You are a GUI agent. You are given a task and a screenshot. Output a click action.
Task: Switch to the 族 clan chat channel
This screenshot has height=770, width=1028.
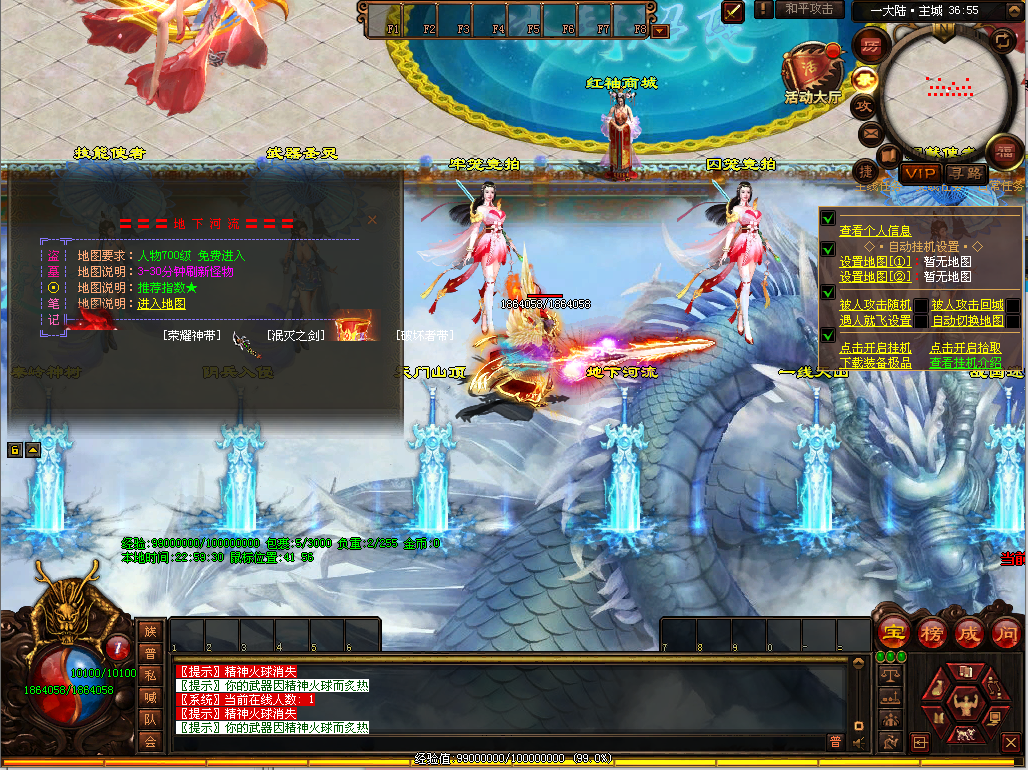pos(150,631)
